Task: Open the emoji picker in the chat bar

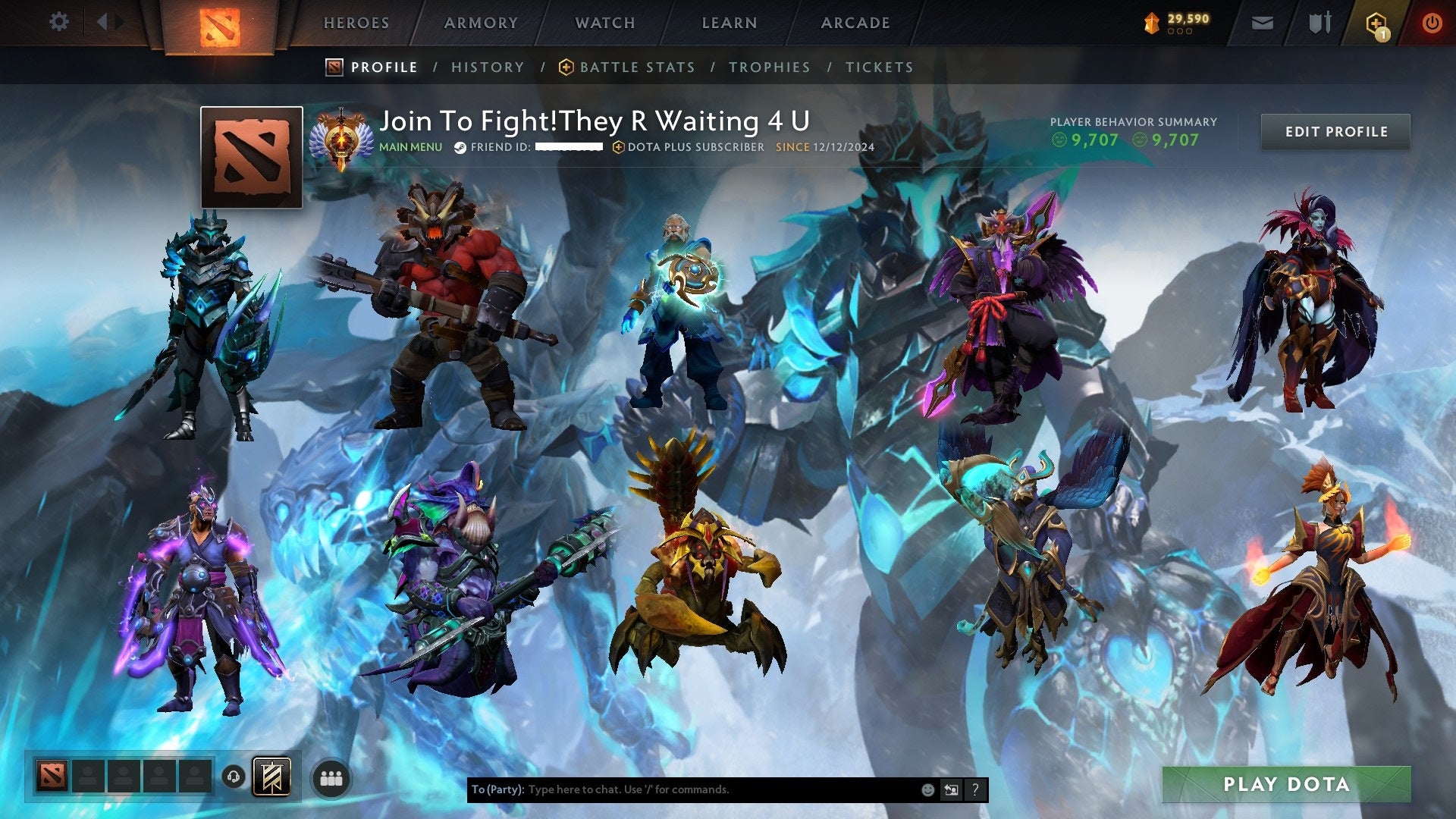Action: [x=927, y=789]
